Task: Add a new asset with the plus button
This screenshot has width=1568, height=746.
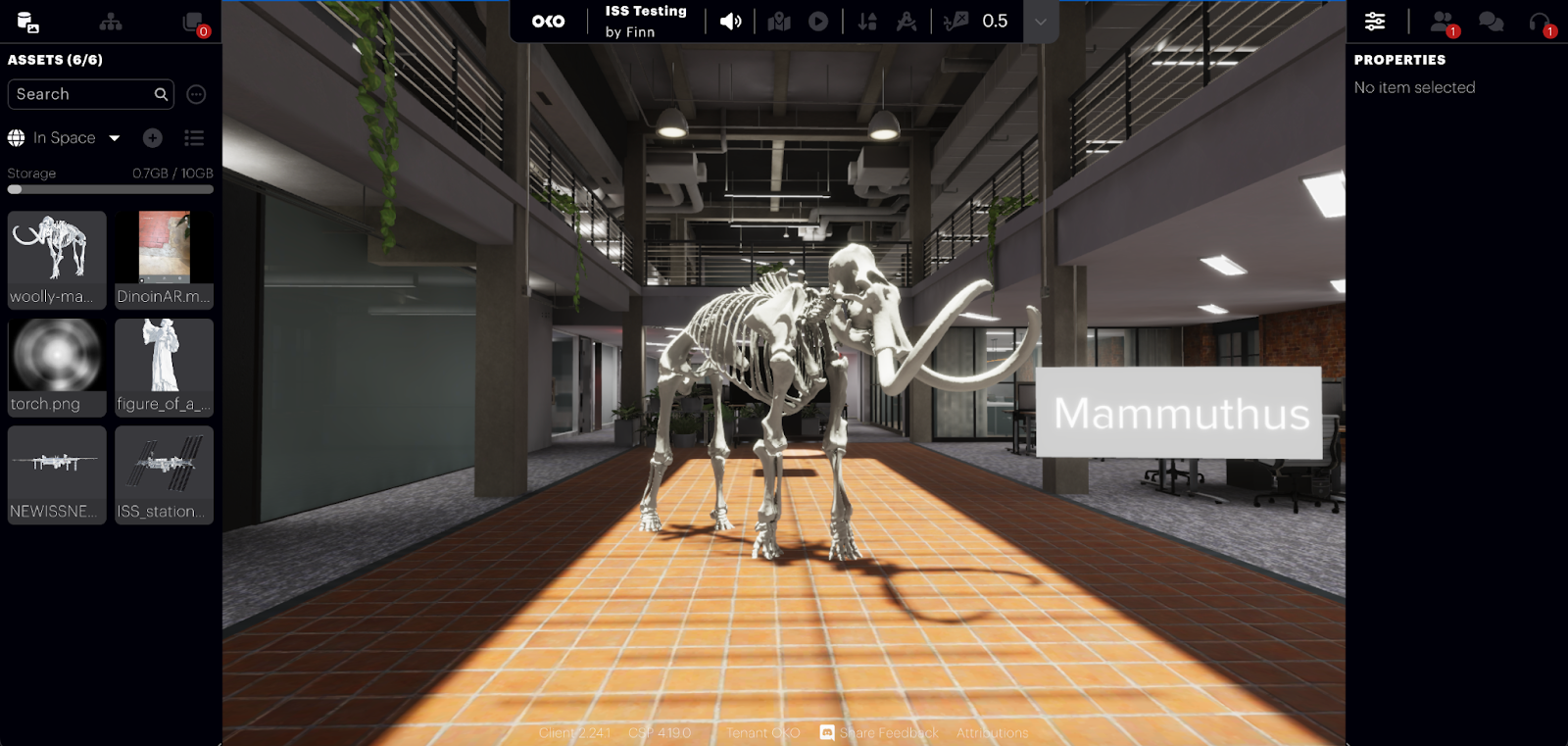Action: tap(152, 138)
